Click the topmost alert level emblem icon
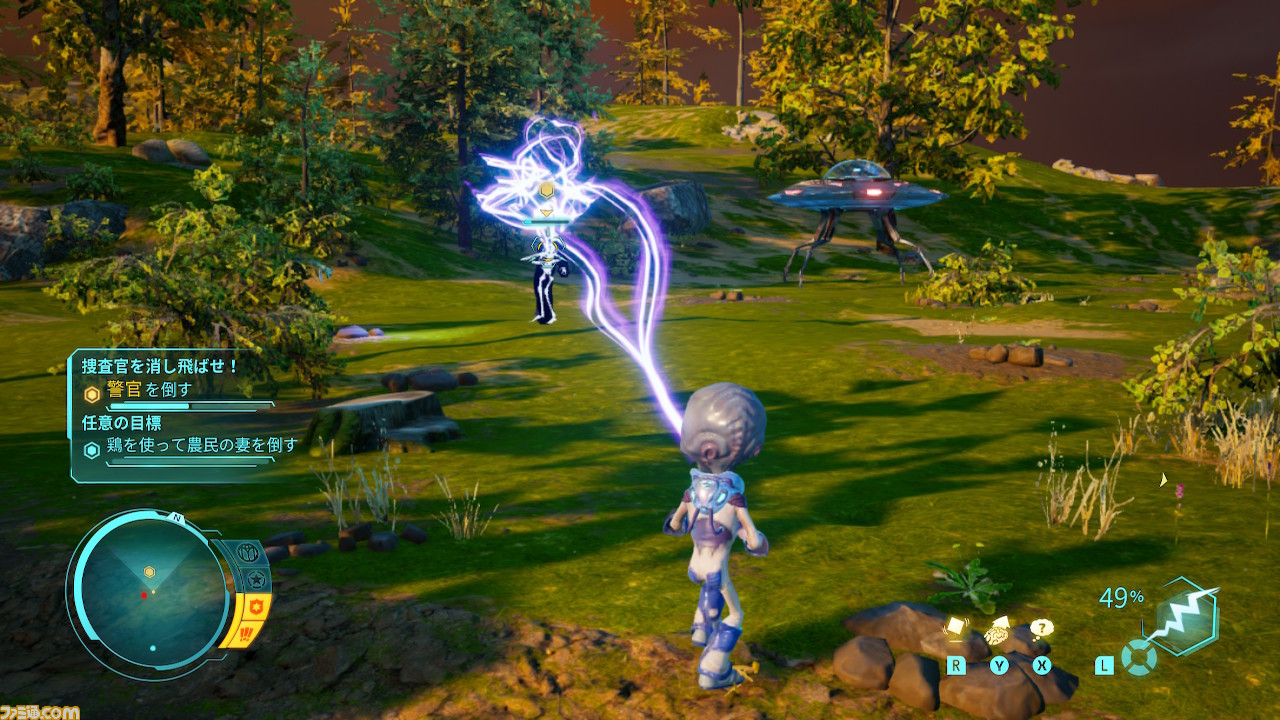 (x=246, y=553)
